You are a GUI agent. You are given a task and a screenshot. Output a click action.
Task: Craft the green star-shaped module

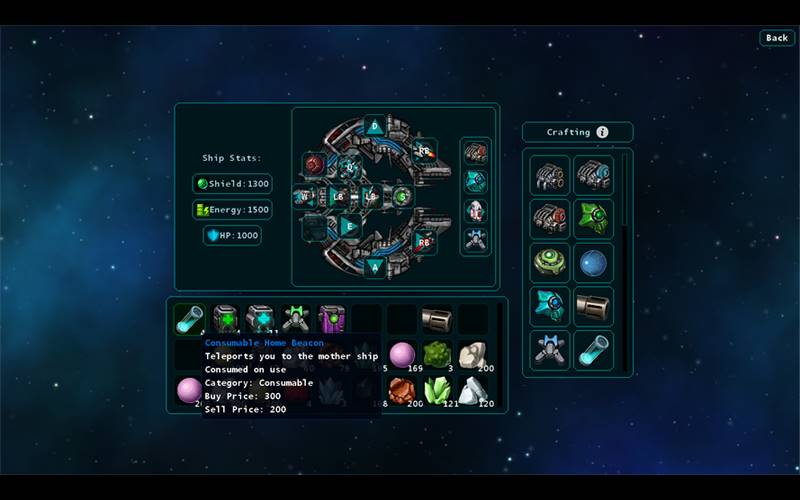(x=594, y=219)
